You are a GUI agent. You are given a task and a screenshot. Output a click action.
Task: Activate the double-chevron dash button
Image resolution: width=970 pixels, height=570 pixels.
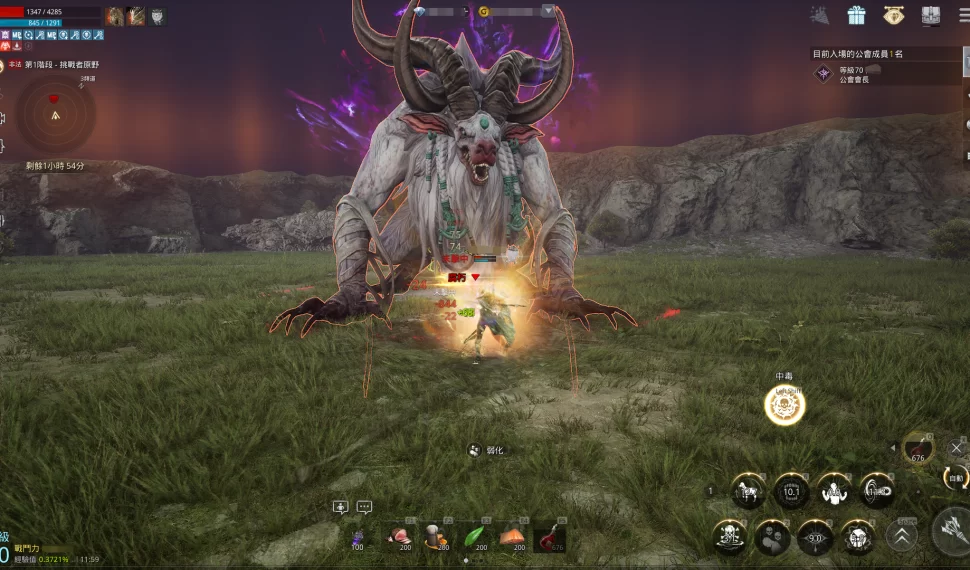click(901, 537)
